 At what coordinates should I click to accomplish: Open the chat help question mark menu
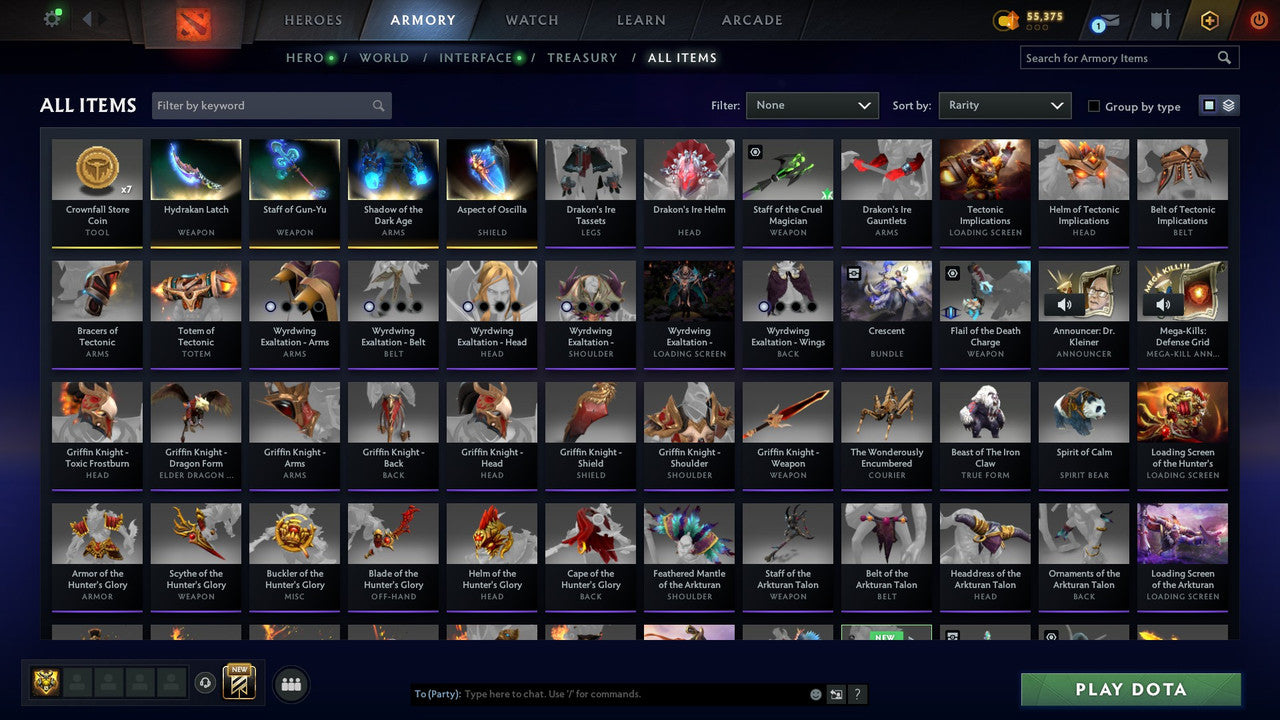click(x=857, y=694)
